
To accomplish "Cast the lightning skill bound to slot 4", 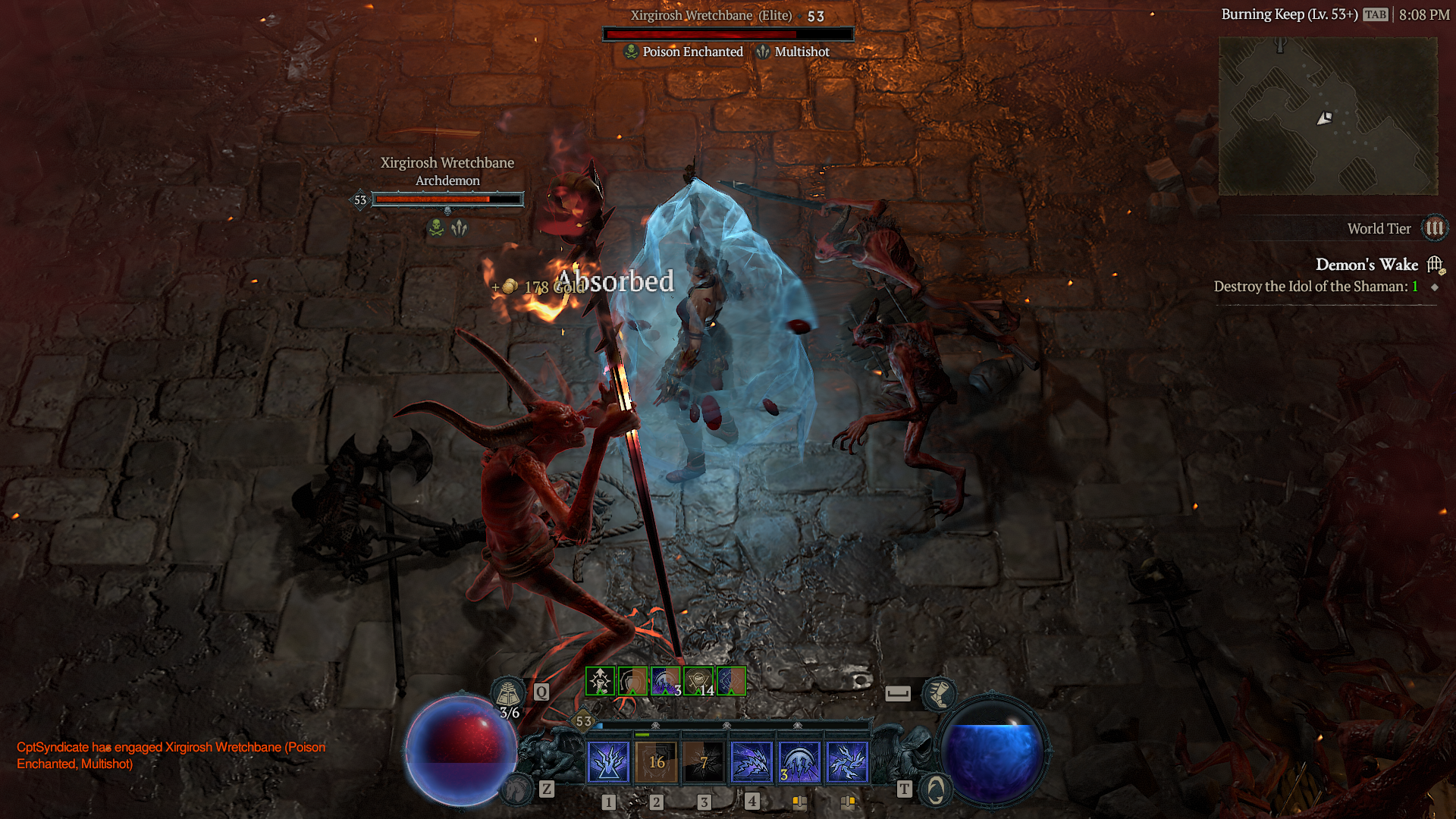I will [752, 763].
